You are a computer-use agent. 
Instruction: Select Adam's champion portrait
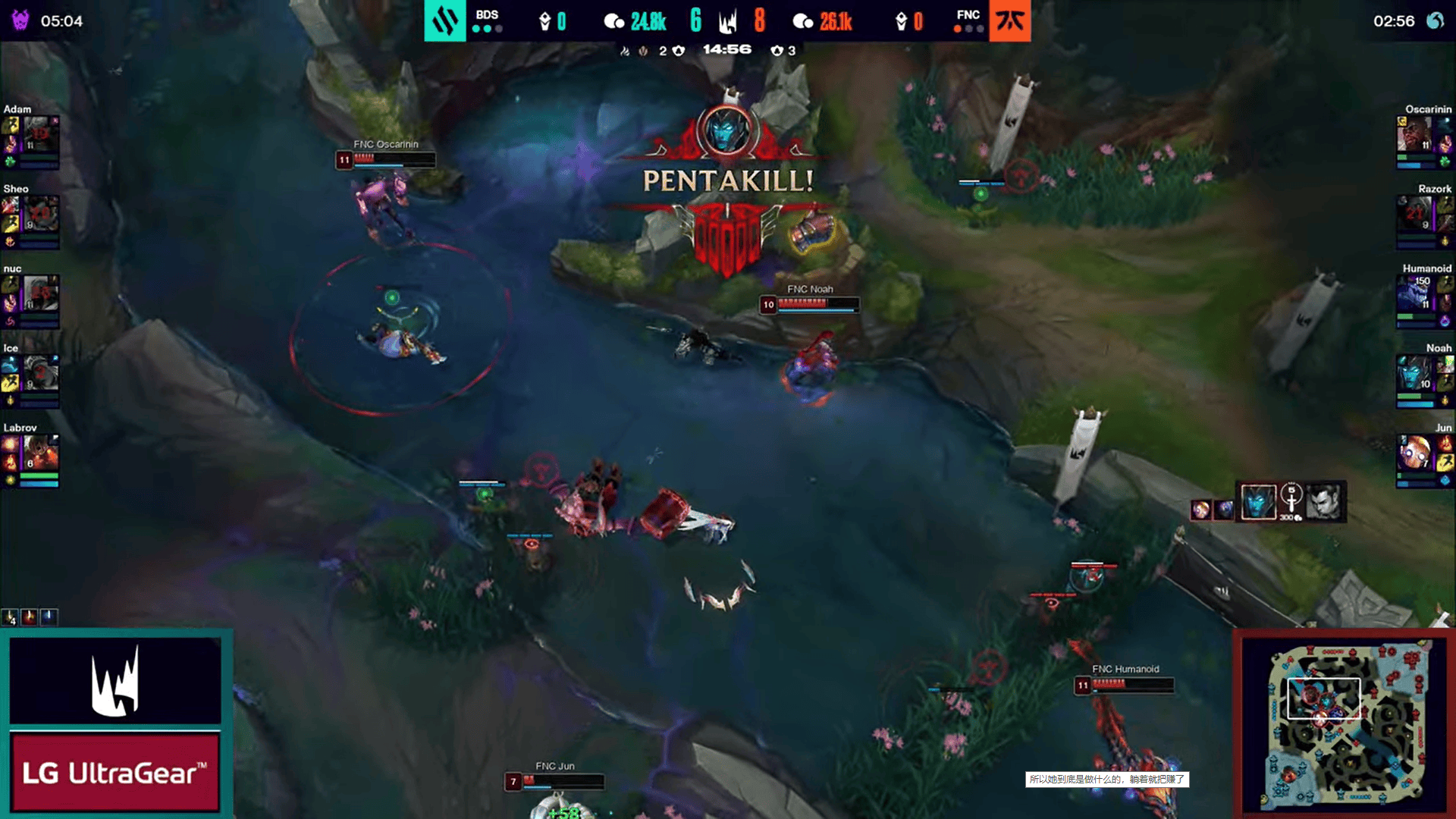[x=40, y=134]
